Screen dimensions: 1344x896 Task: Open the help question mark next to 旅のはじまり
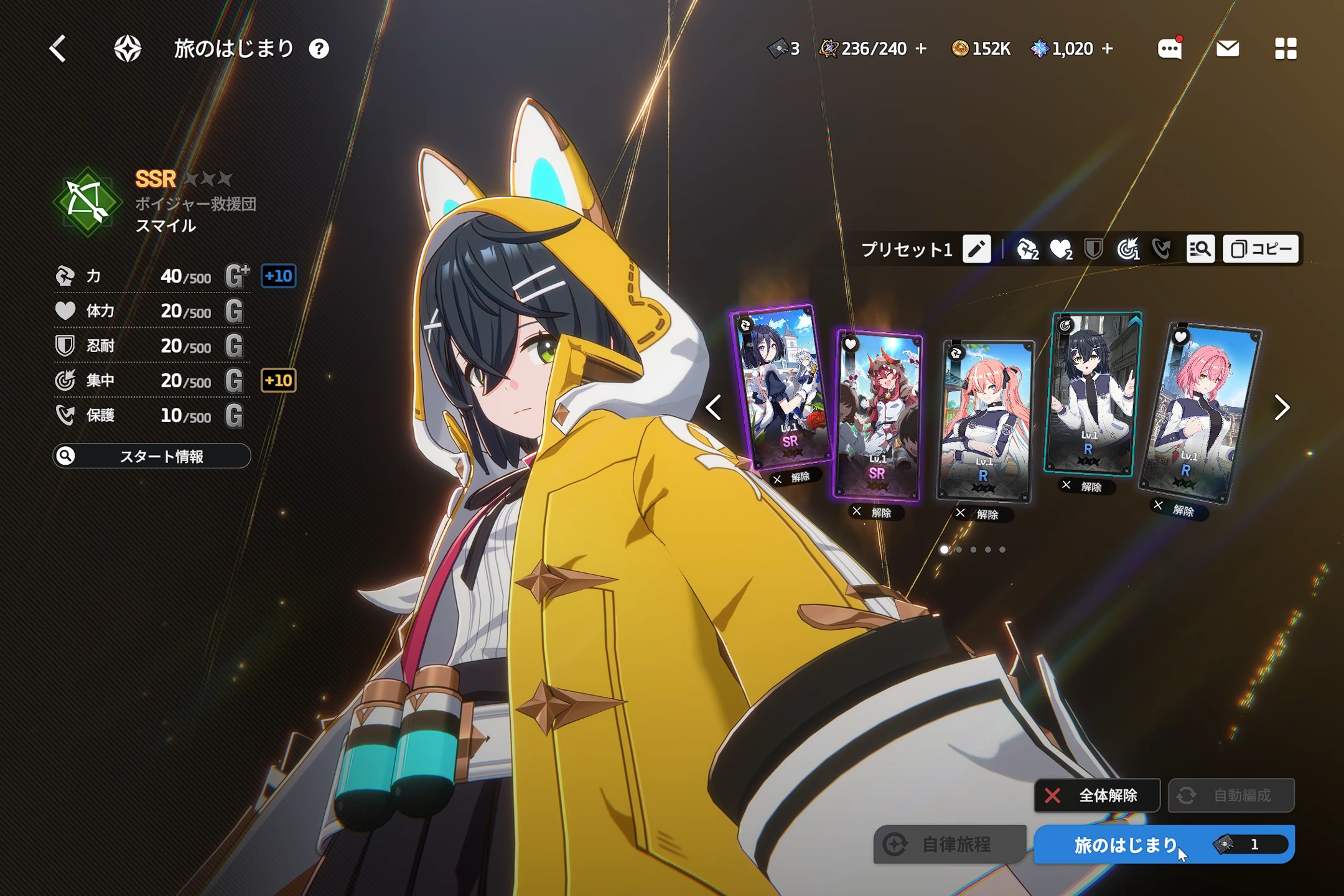click(x=320, y=50)
